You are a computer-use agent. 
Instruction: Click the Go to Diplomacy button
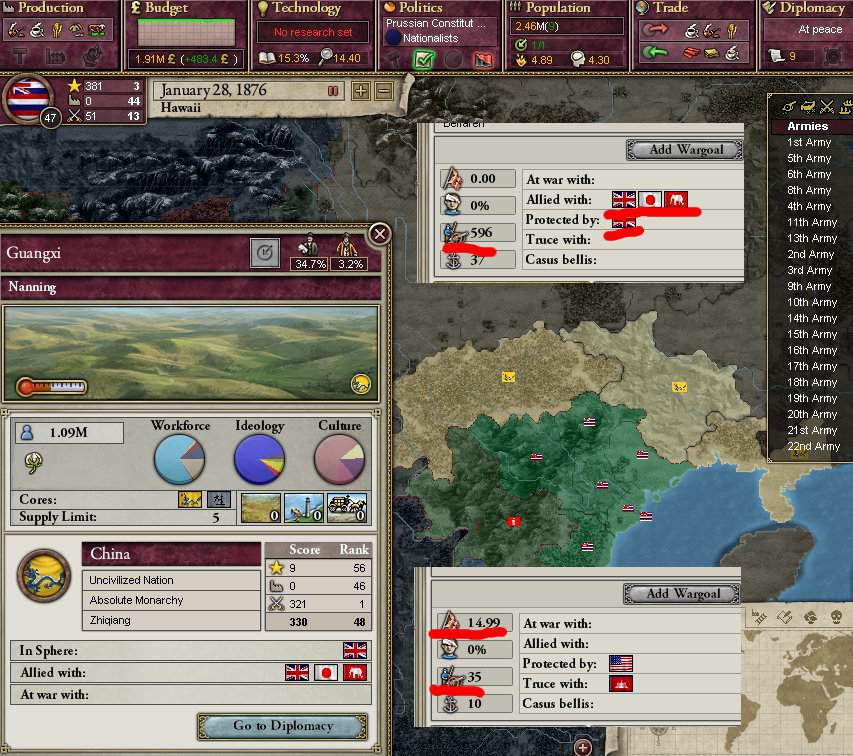[283, 726]
